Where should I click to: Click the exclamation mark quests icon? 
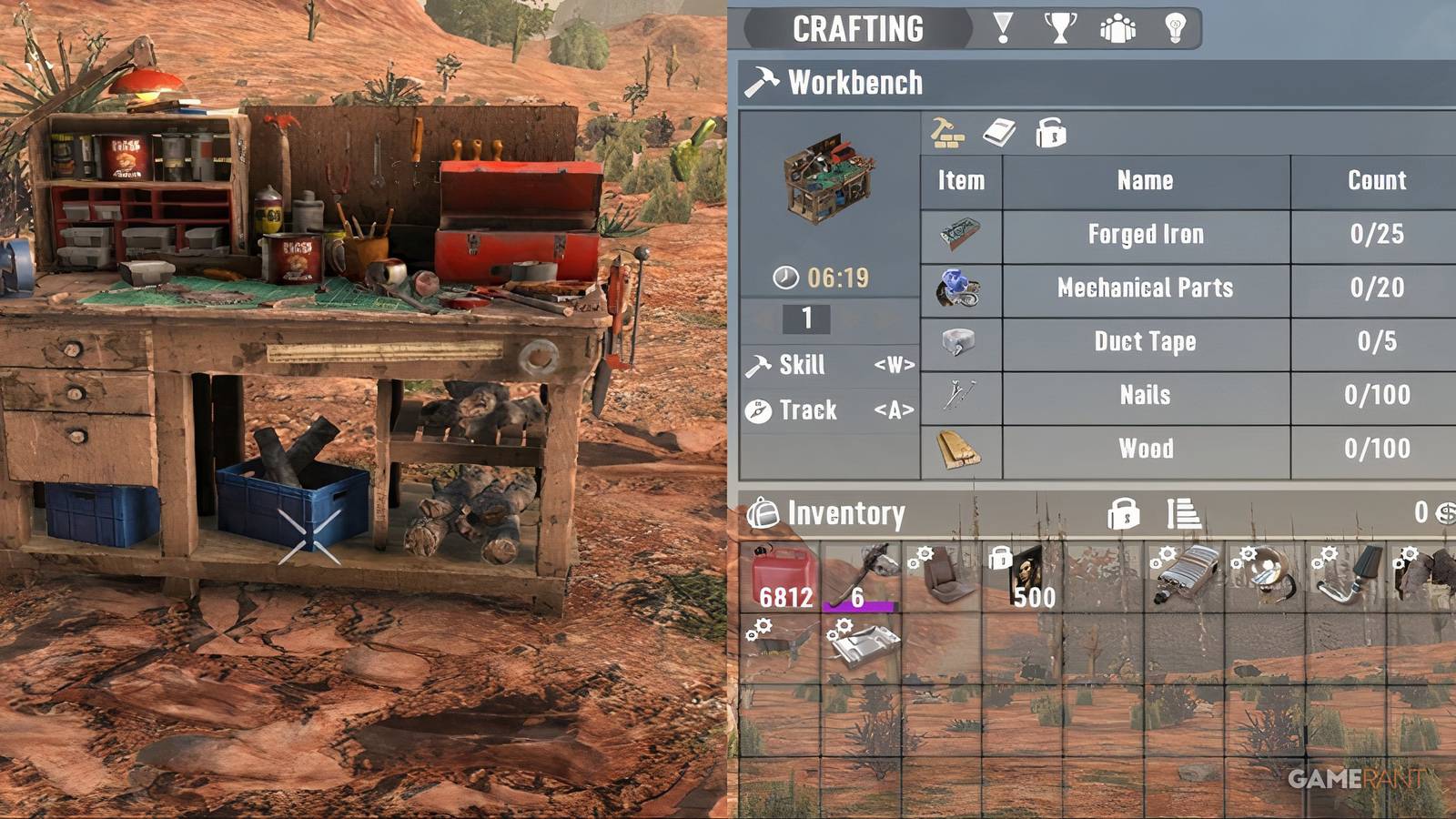click(1001, 28)
